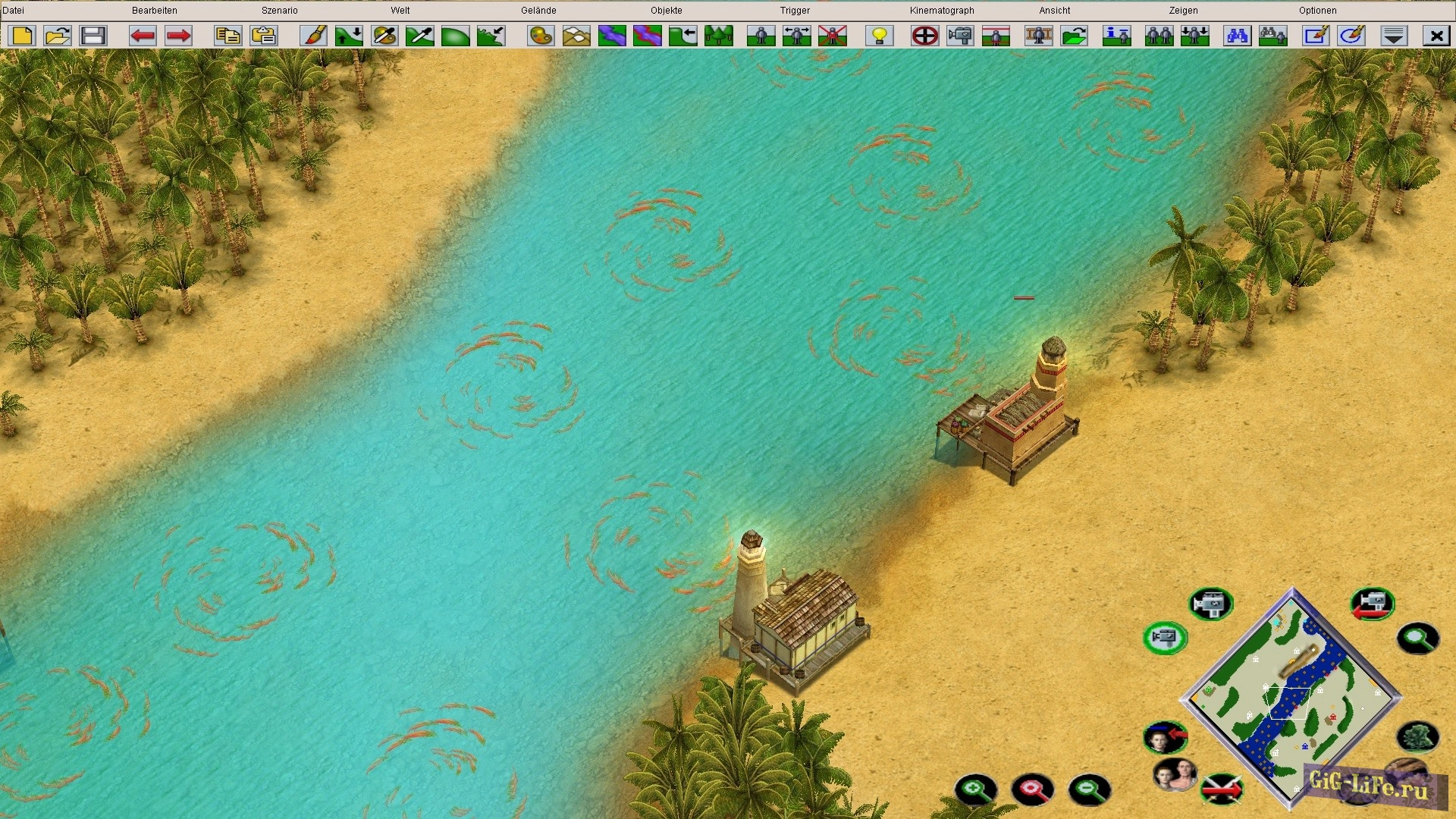The height and width of the screenshot is (819, 1456).
Task: Click the yellow light bulb icon
Action: click(x=880, y=36)
